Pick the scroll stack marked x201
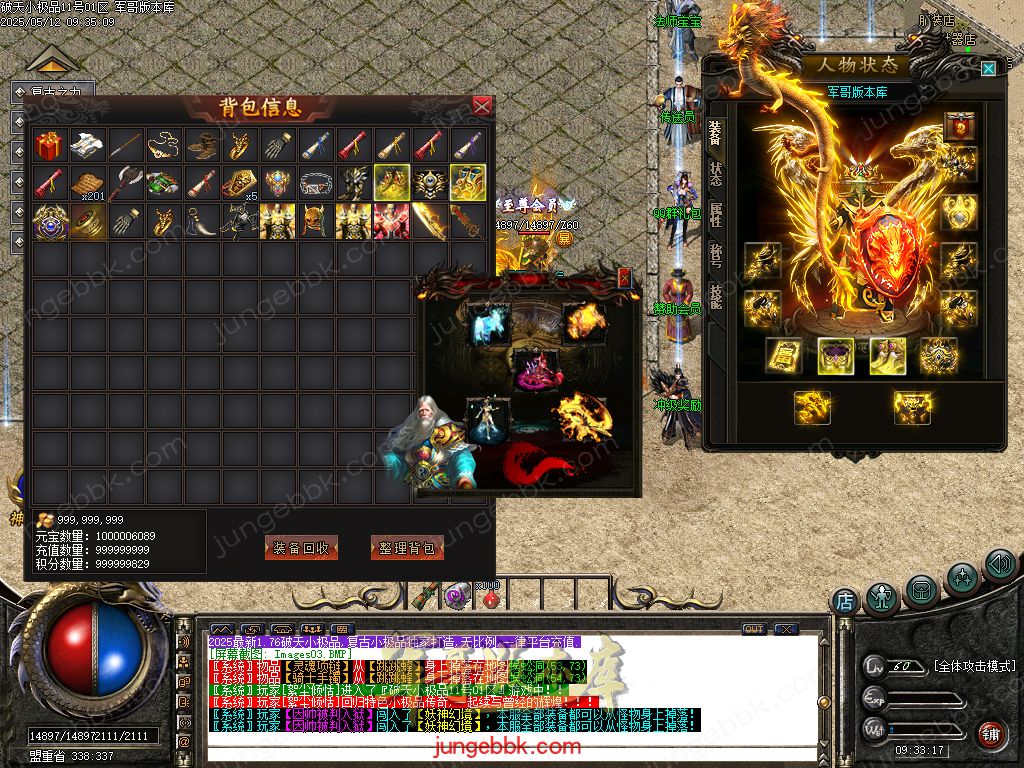 [x=87, y=184]
